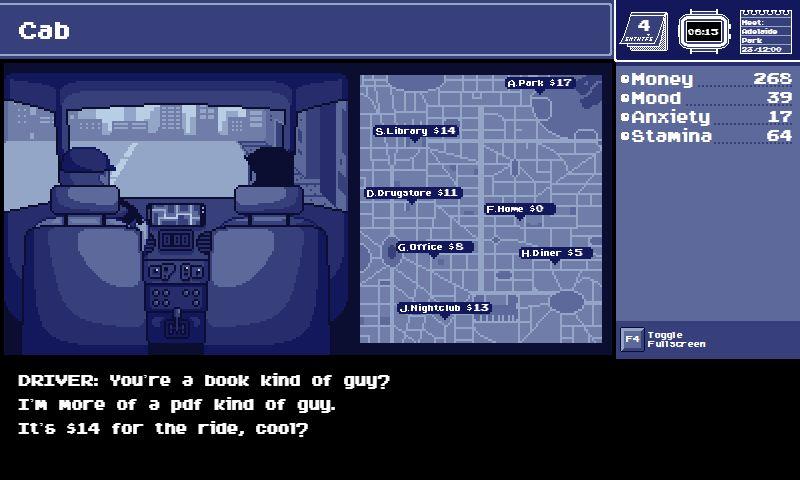Pick D.Drugstore $11 as the destination

412,193
